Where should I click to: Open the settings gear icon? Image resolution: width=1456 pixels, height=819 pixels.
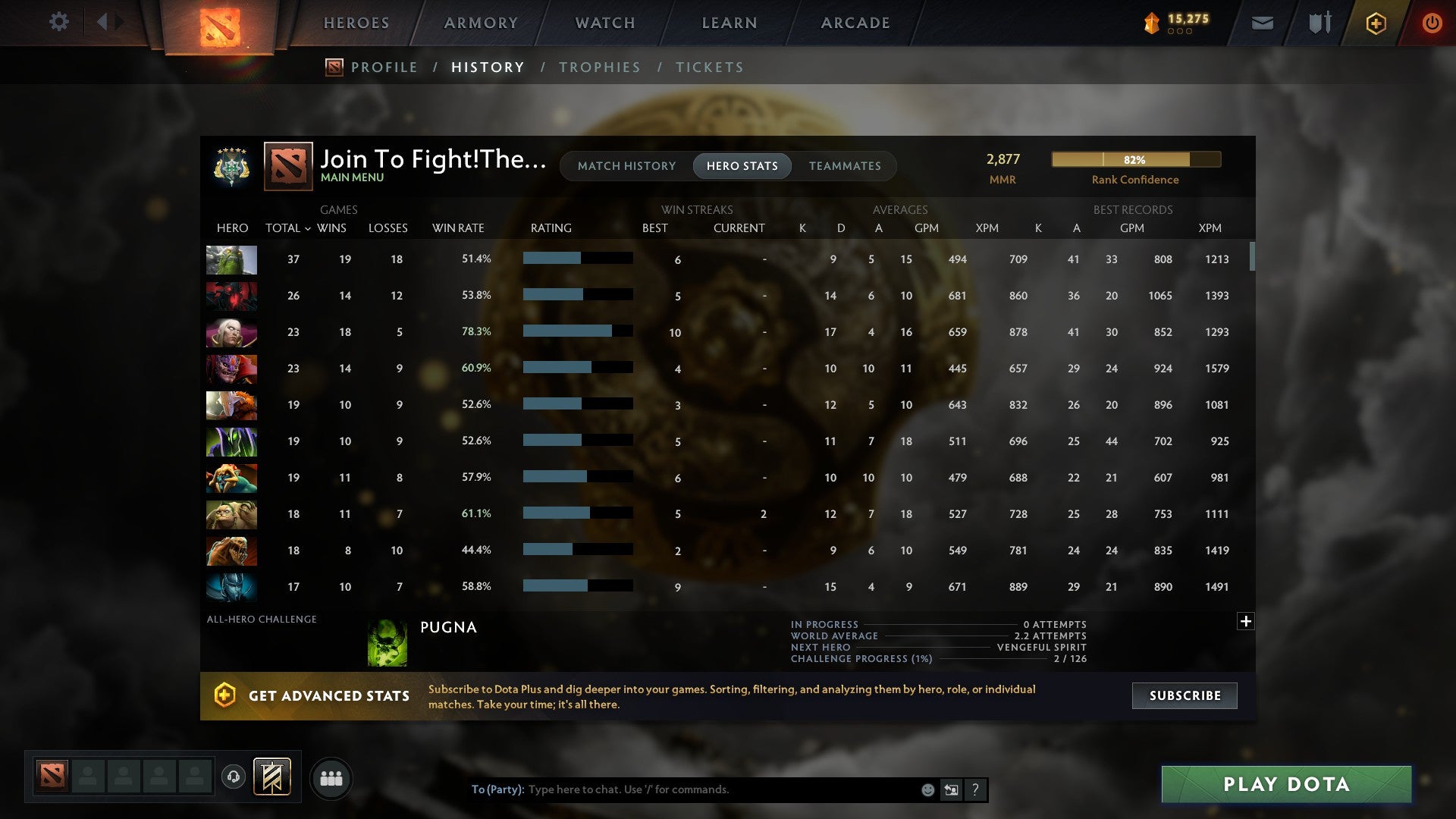tap(58, 22)
